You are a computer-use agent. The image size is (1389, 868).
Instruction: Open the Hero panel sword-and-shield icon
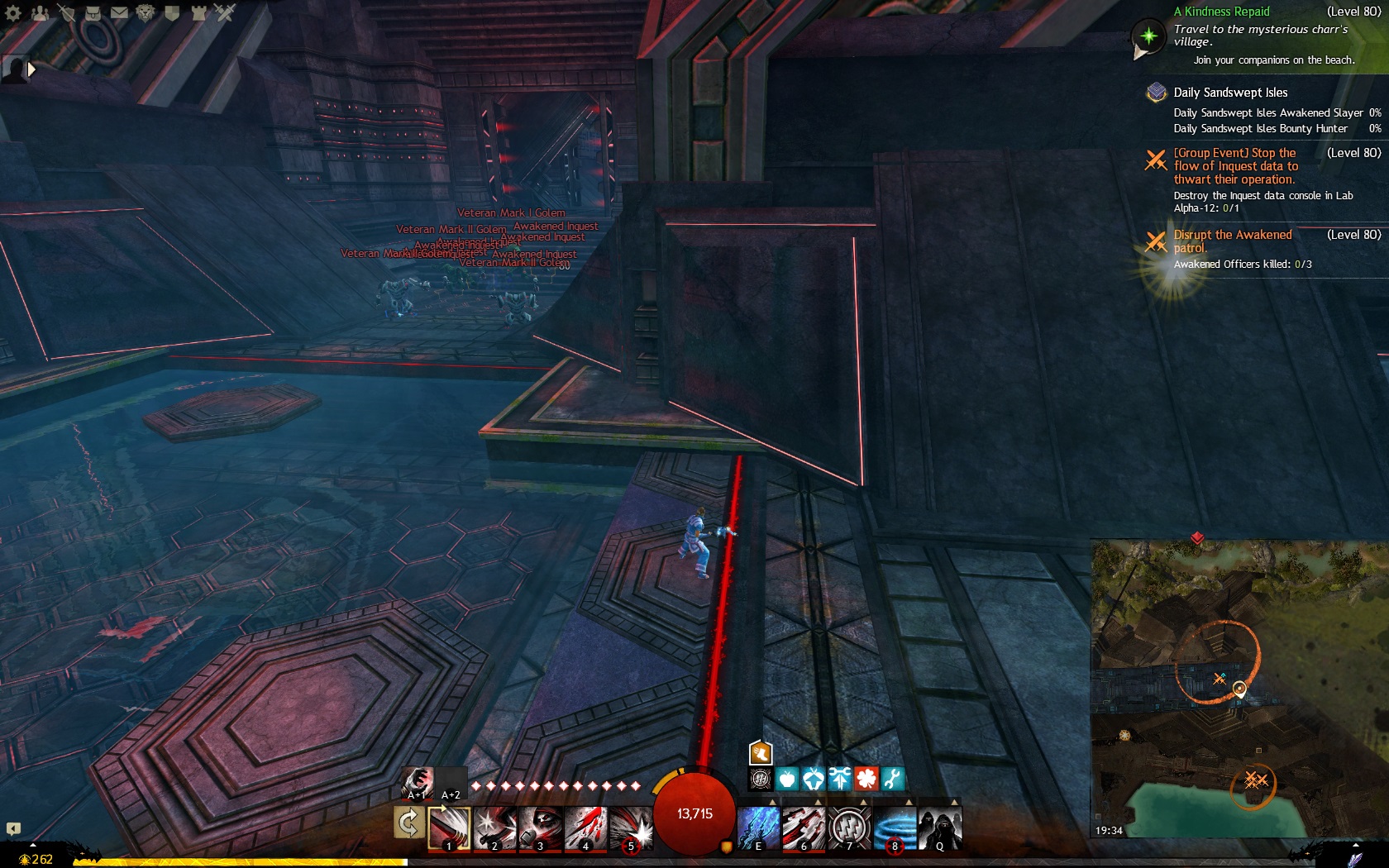click(x=67, y=13)
